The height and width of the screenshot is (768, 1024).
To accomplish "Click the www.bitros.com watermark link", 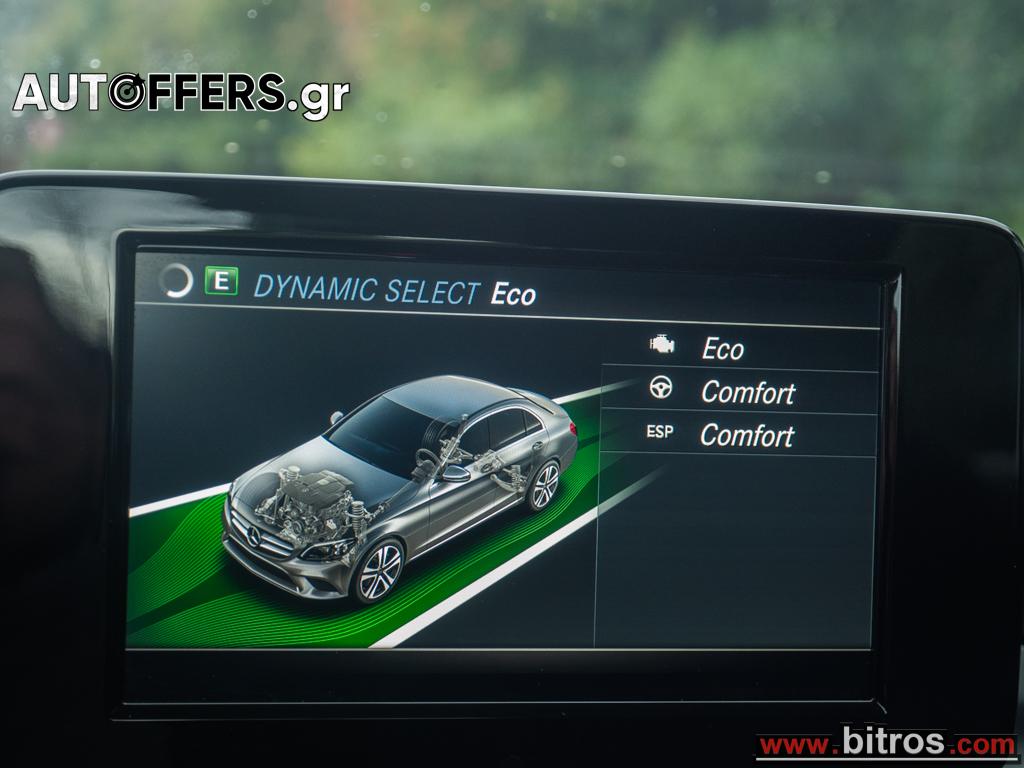I will (x=886, y=744).
